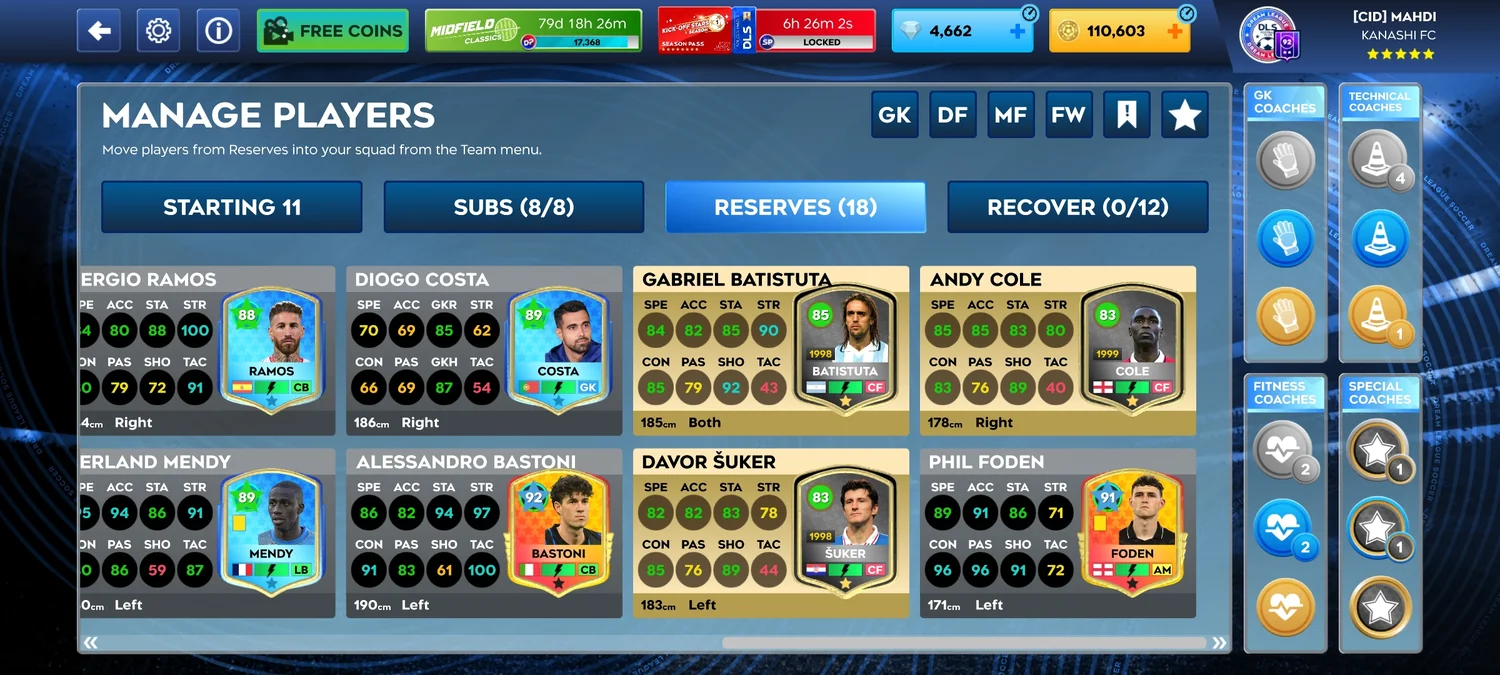Claim free coins offer
Viewport: 1500px width, 675px height.
point(333,31)
